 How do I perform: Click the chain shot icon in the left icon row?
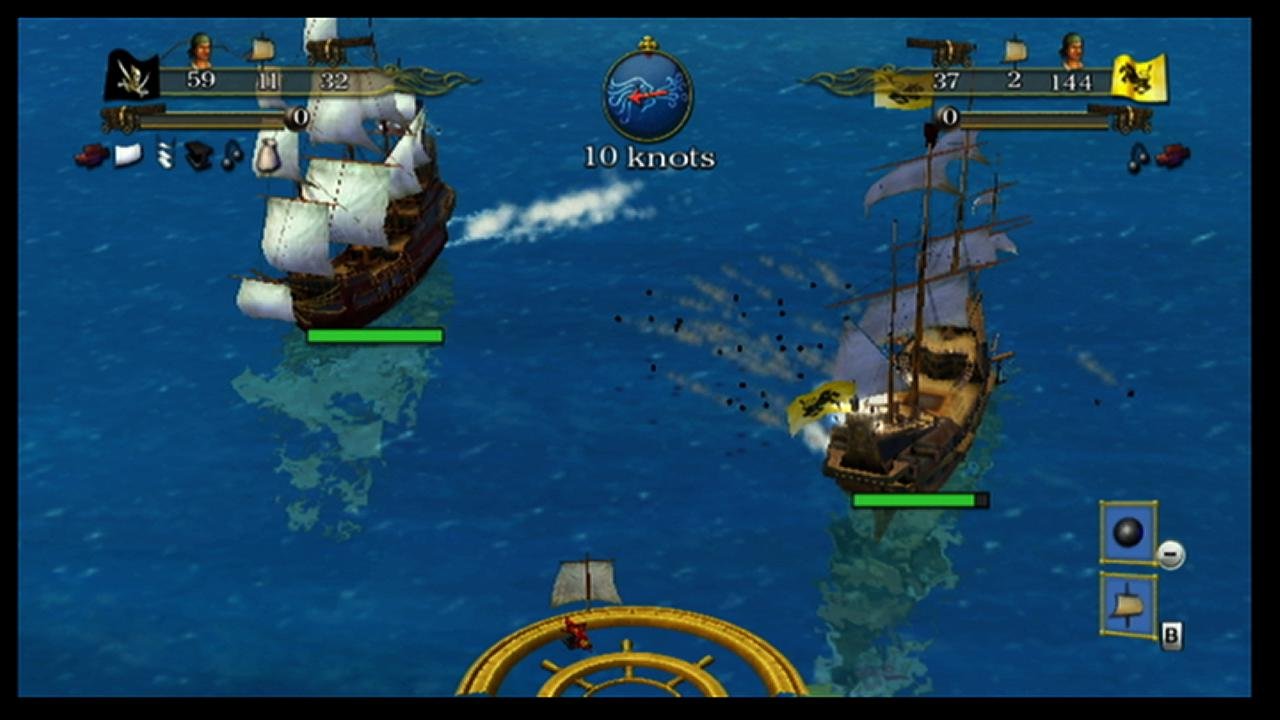point(162,155)
